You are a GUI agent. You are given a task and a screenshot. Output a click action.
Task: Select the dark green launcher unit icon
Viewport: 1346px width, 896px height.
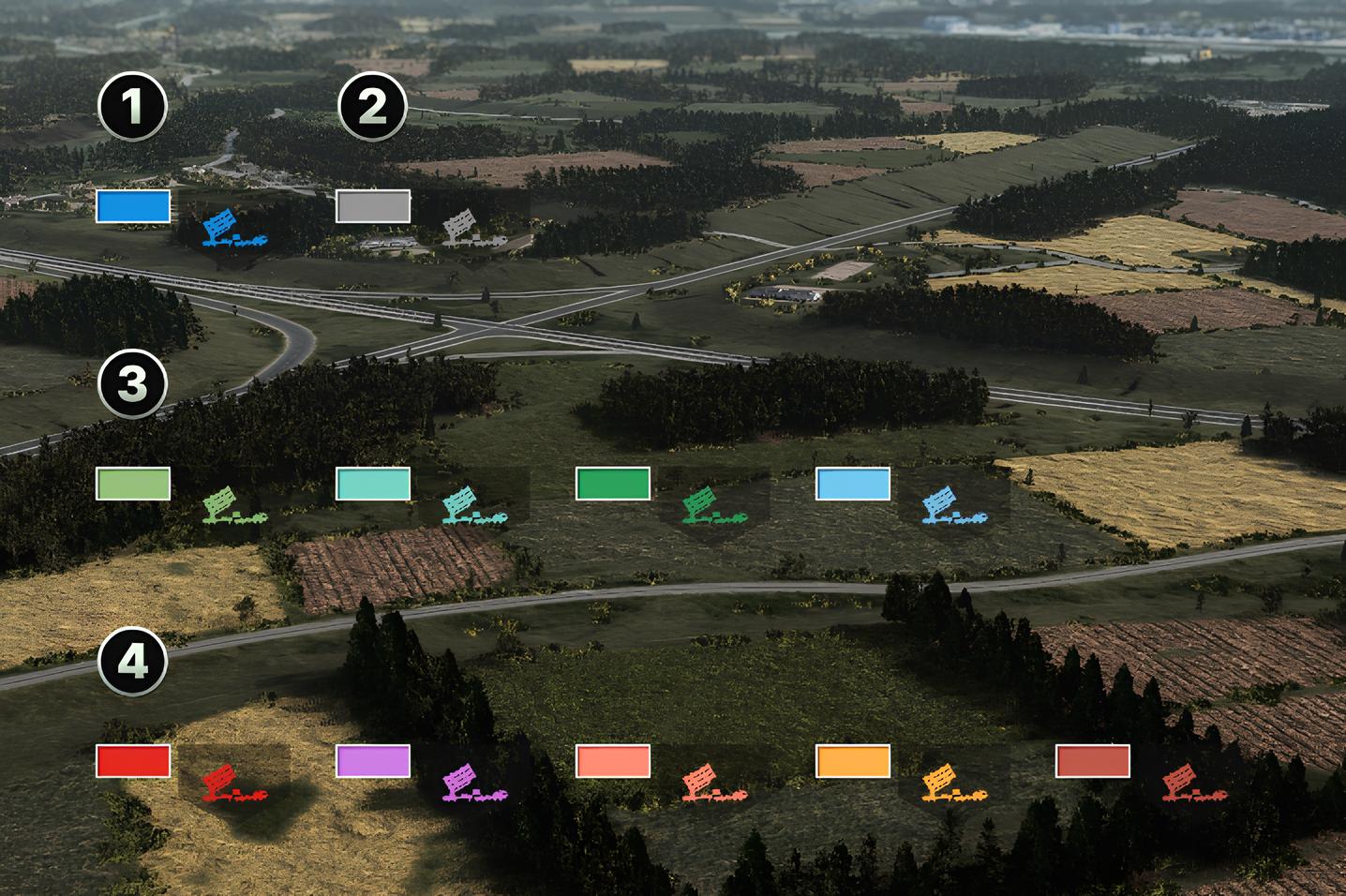pyautogui.click(x=713, y=505)
